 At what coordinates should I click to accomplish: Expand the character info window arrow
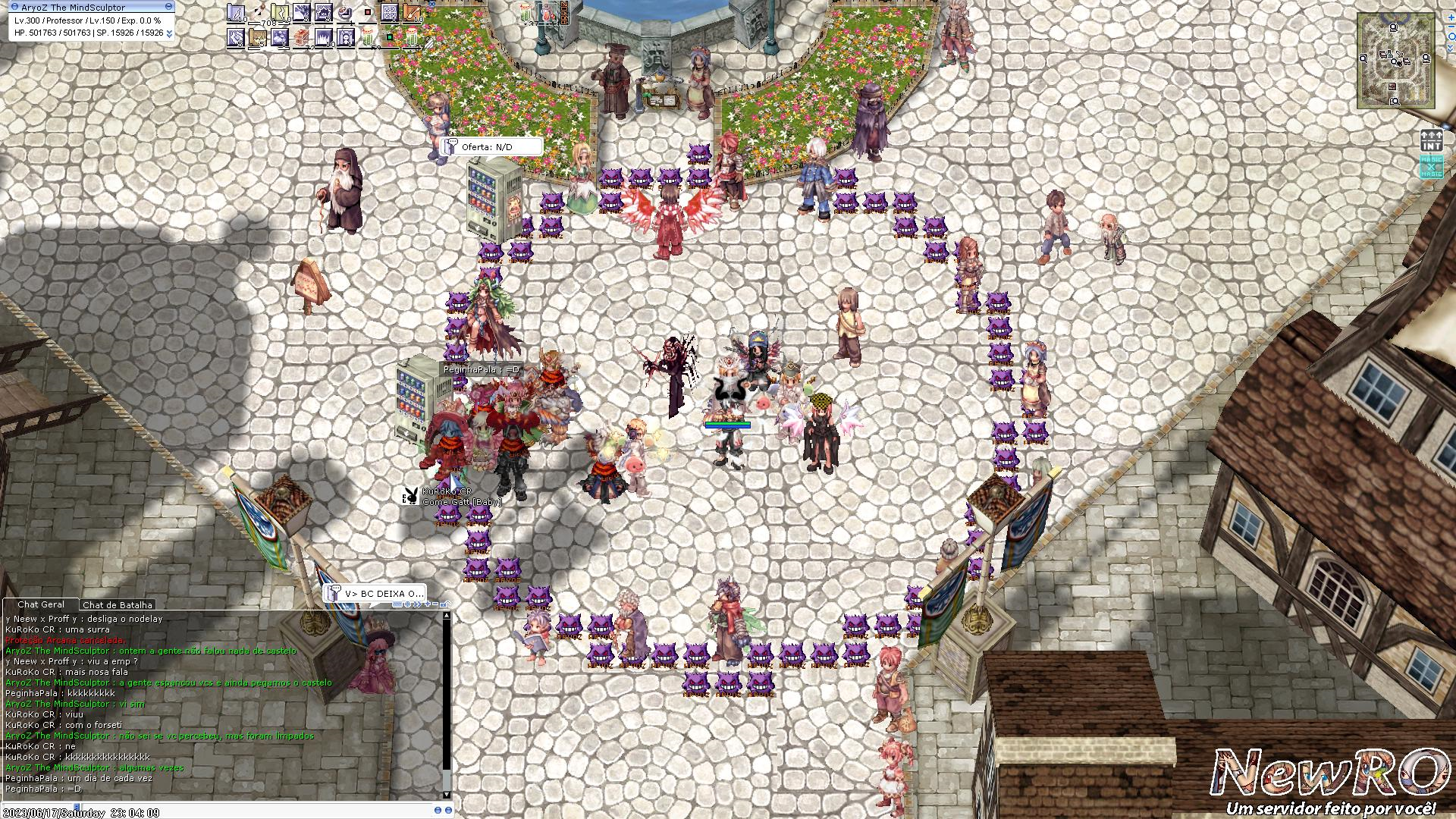point(168,33)
